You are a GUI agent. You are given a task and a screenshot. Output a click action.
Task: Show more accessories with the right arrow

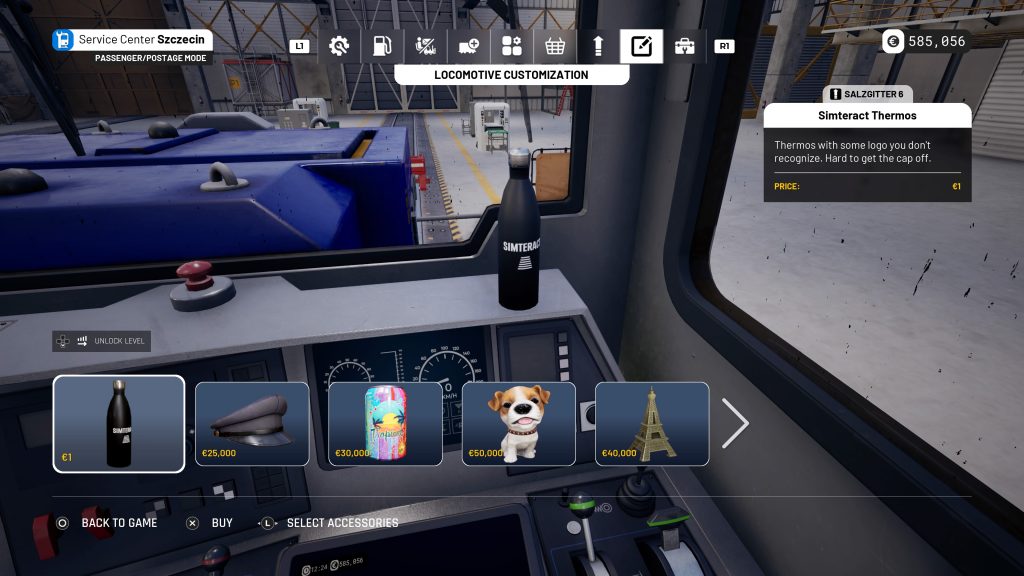[735, 424]
